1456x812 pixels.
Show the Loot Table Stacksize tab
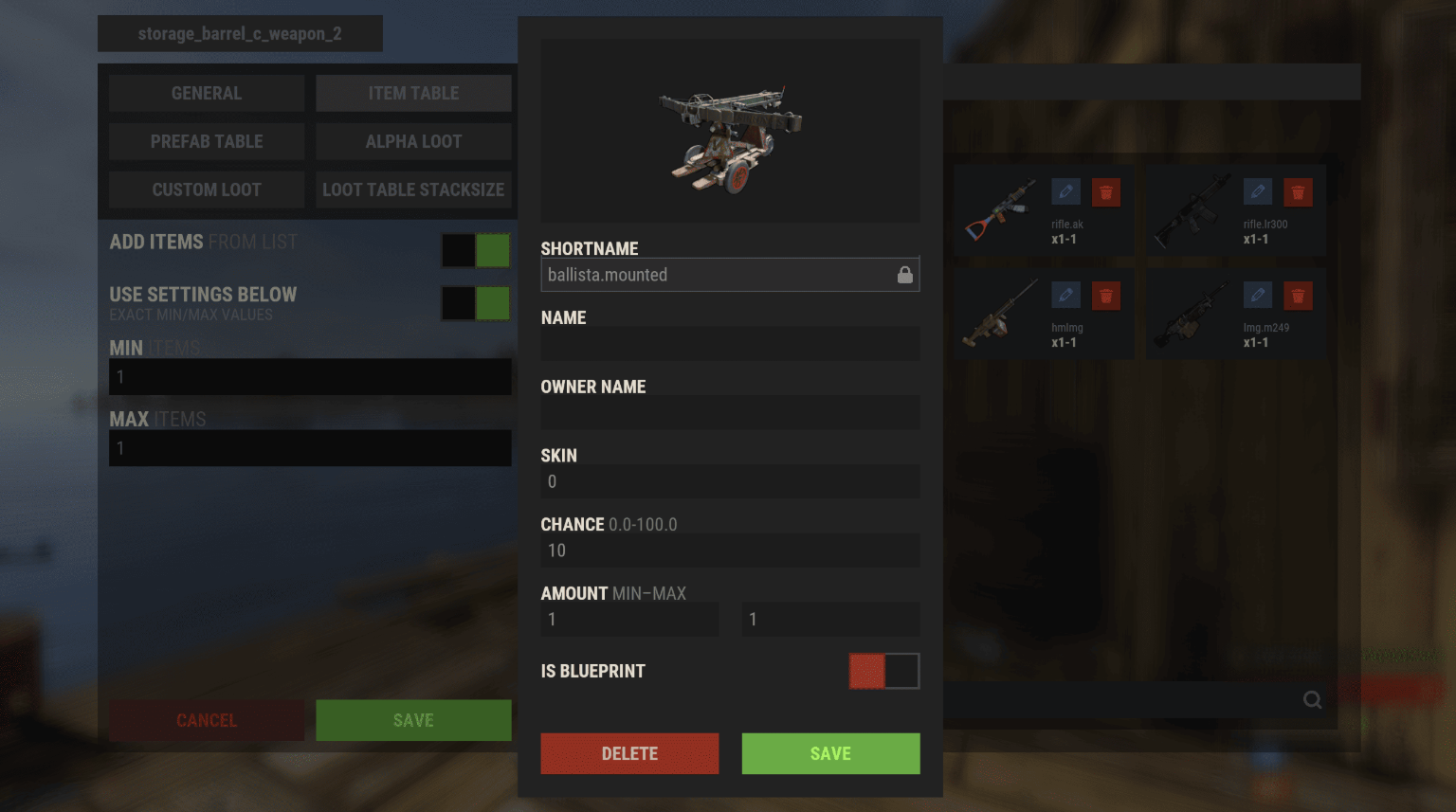pyautogui.click(x=413, y=189)
